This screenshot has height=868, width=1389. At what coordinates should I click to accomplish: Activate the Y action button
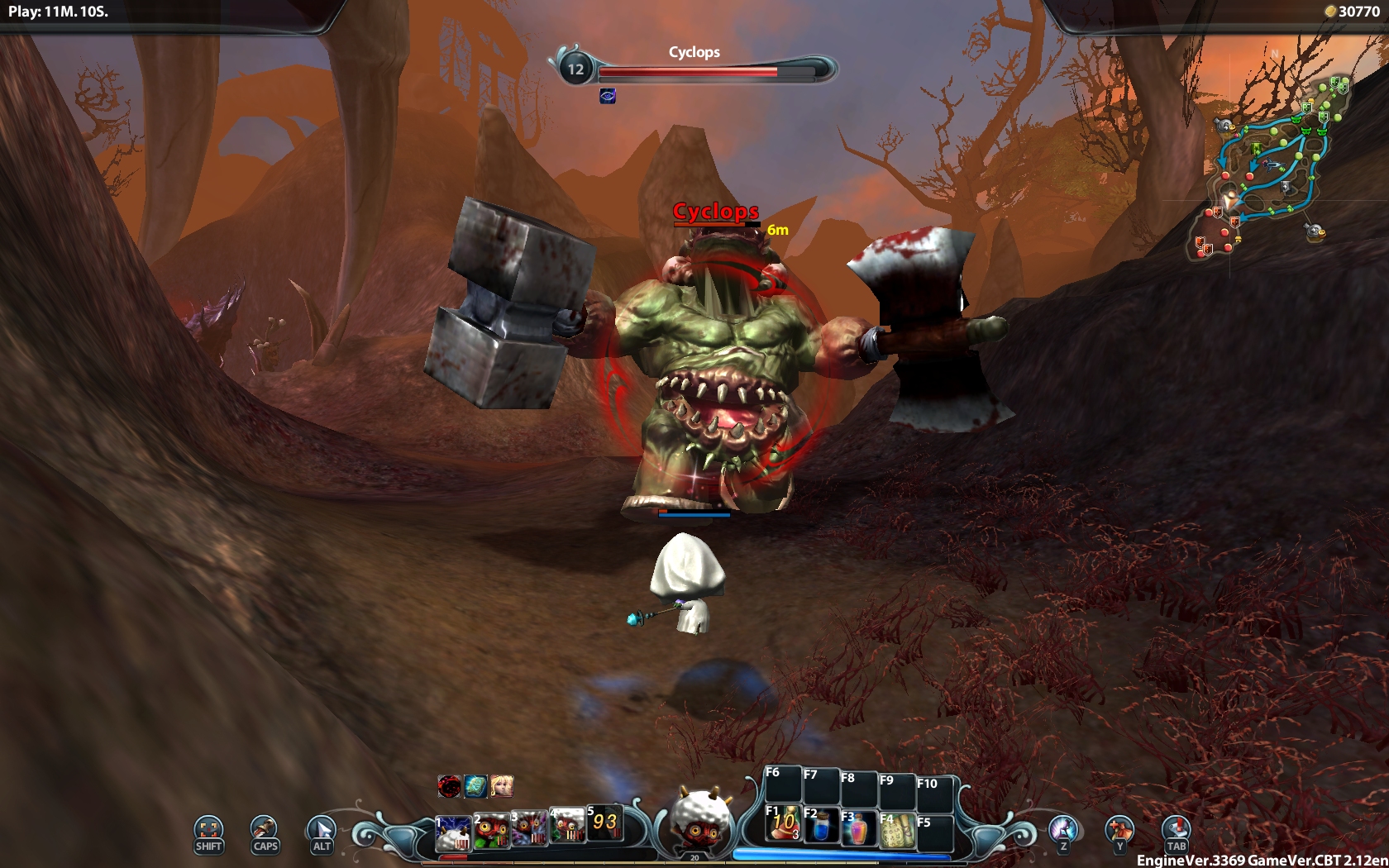point(1119,832)
